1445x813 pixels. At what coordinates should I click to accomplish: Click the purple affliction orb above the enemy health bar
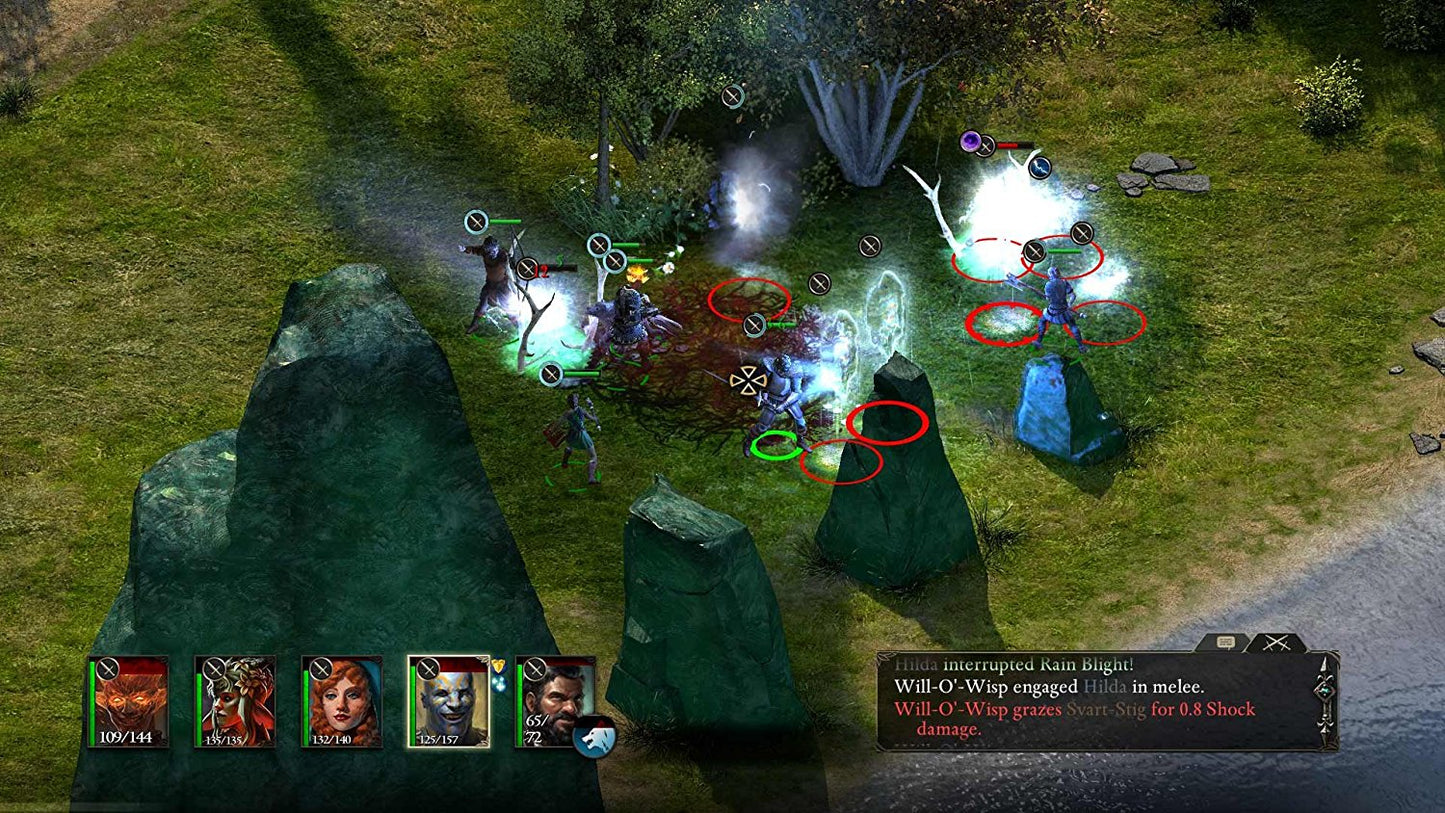[971, 142]
